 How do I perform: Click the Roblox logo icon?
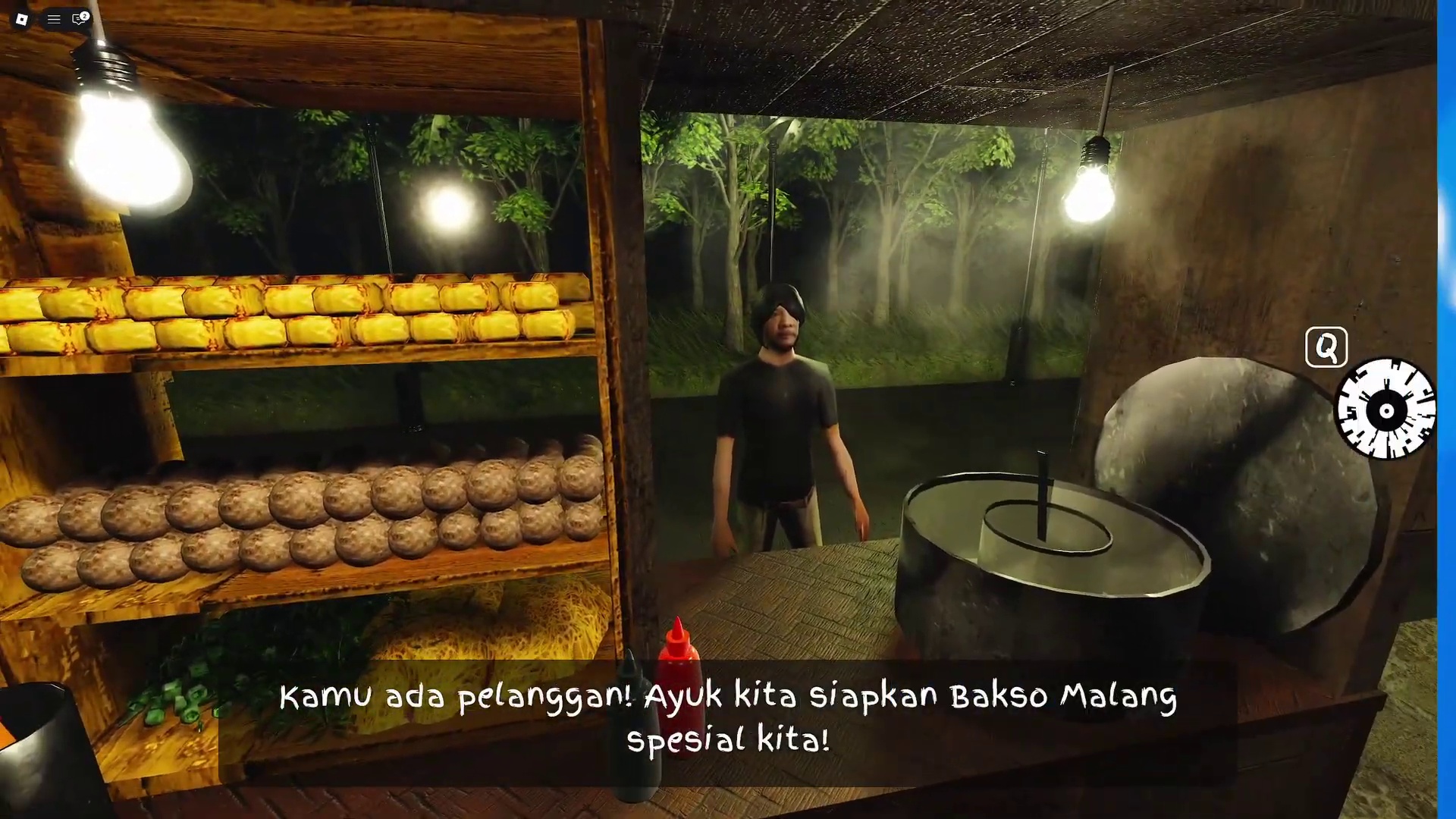(x=22, y=19)
